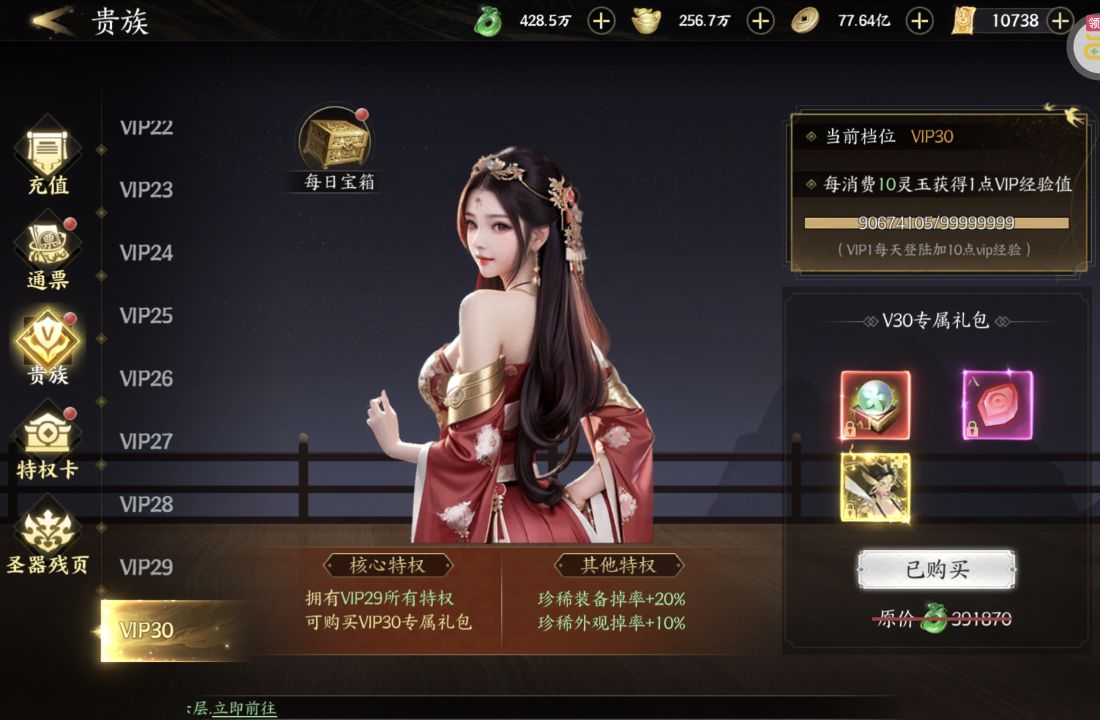This screenshot has height=720, width=1100.
Task: View VIP23 tier details
Action: (x=147, y=189)
